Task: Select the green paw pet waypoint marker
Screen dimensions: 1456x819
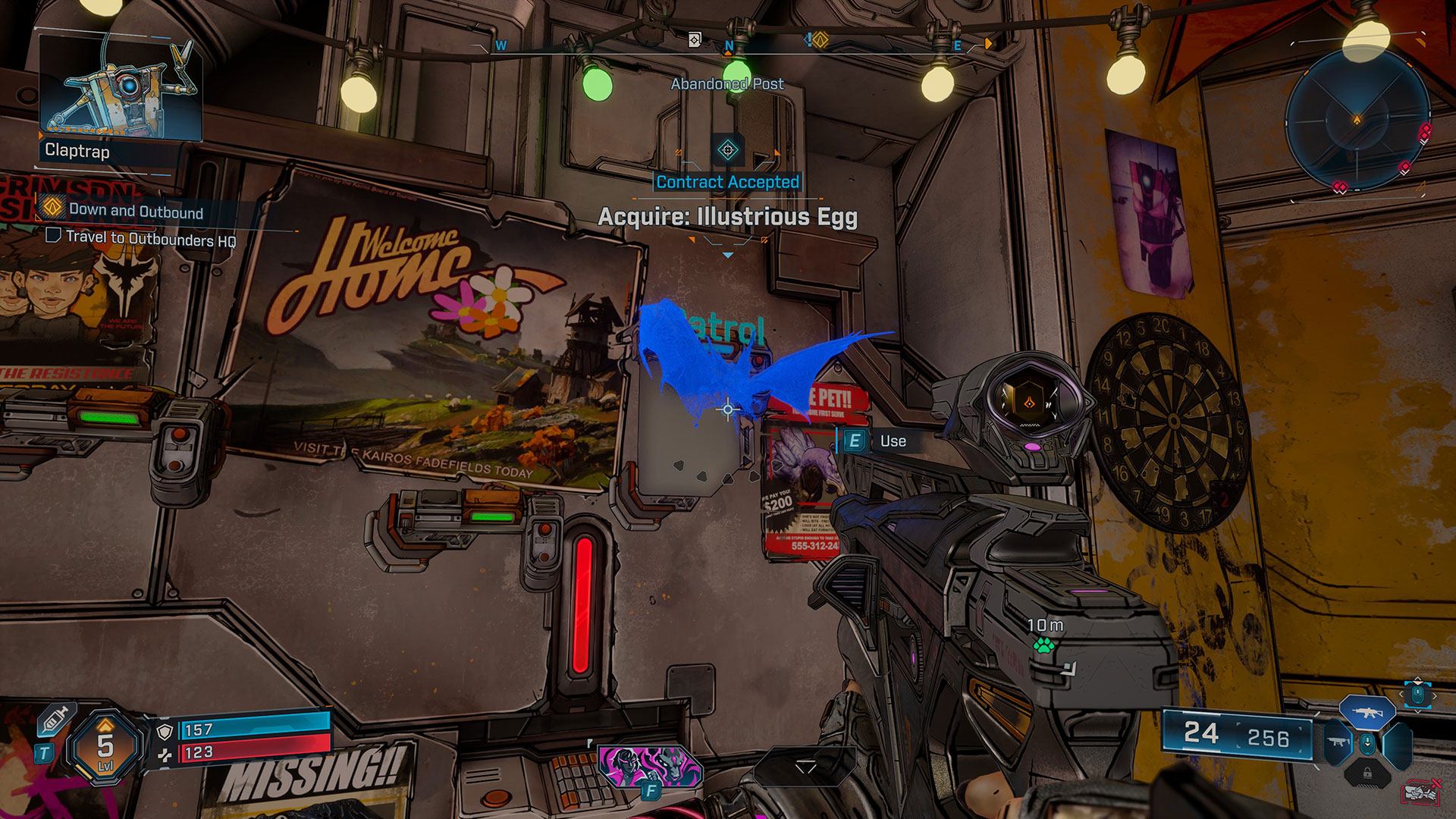Action: 1043,645
